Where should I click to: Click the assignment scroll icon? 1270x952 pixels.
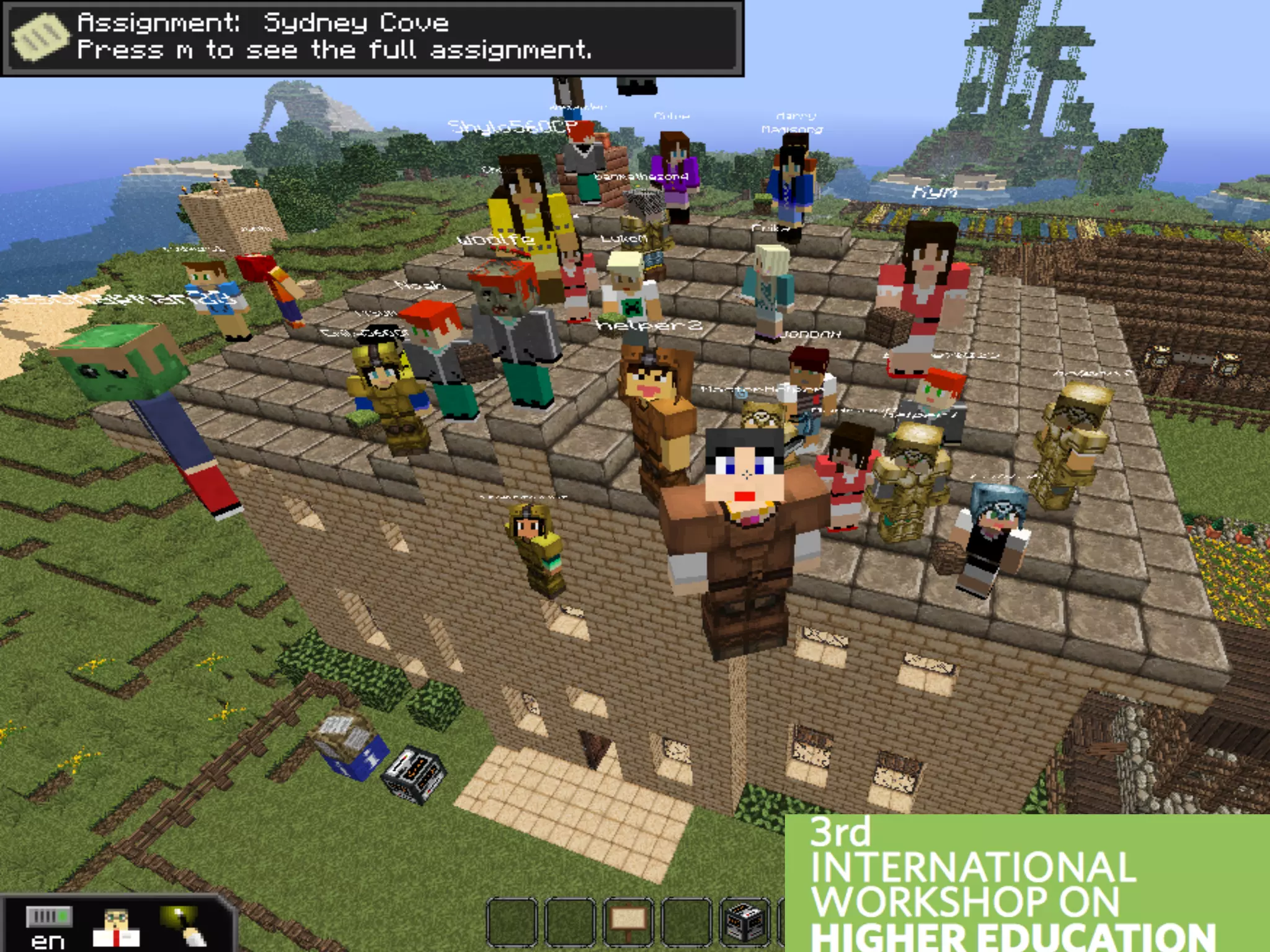pyautogui.click(x=40, y=37)
